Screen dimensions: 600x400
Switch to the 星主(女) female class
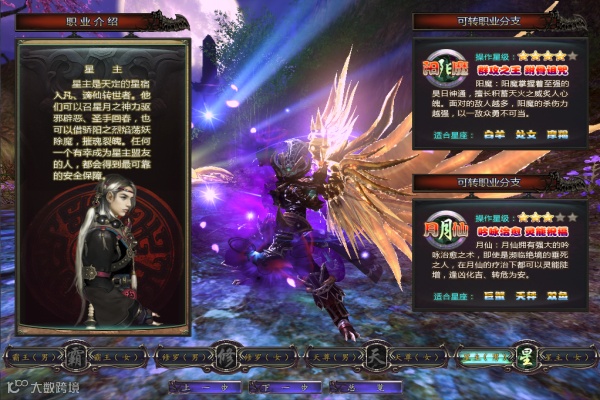point(560,354)
